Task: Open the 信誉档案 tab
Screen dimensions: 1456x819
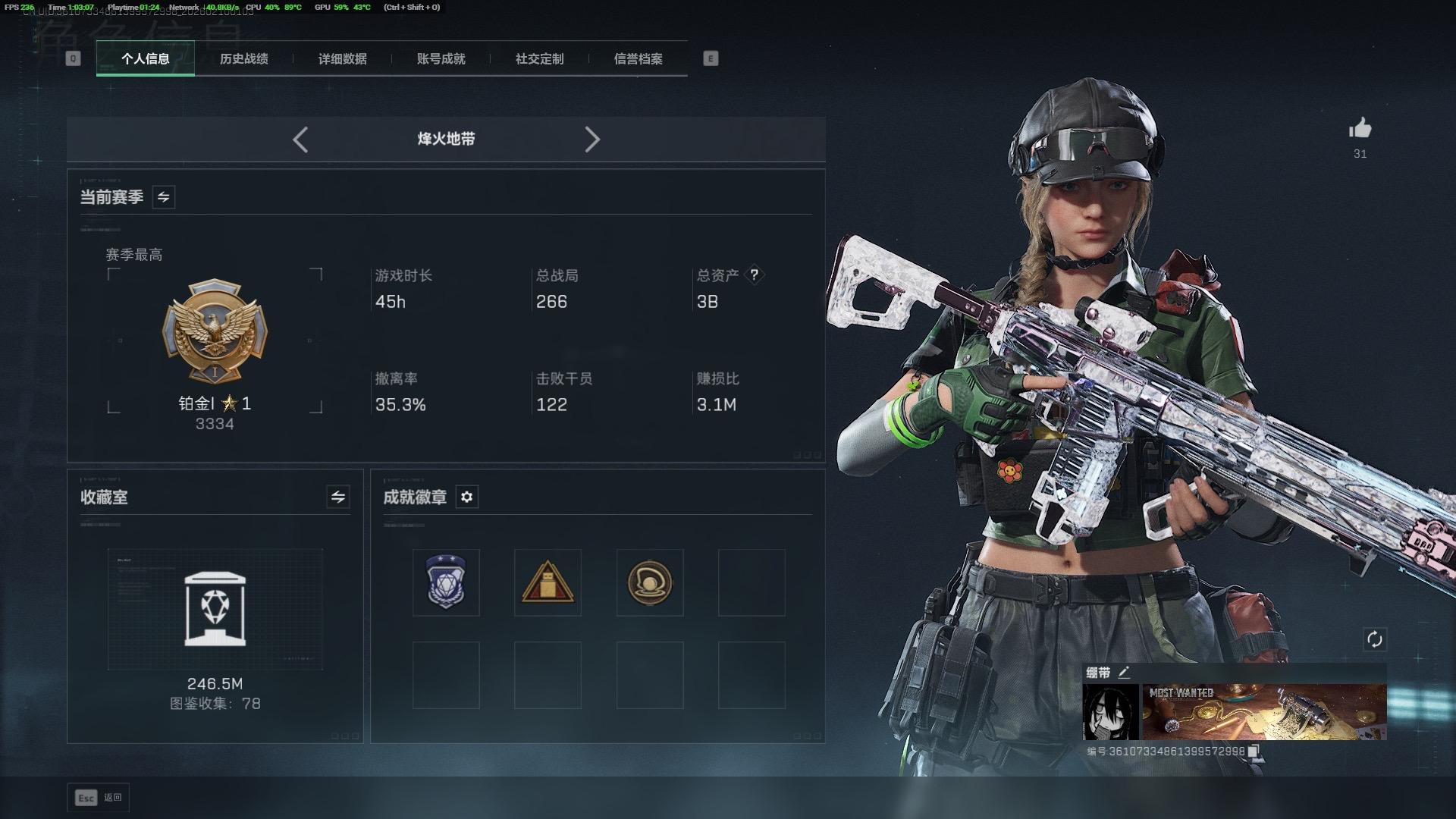Action: point(638,59)
